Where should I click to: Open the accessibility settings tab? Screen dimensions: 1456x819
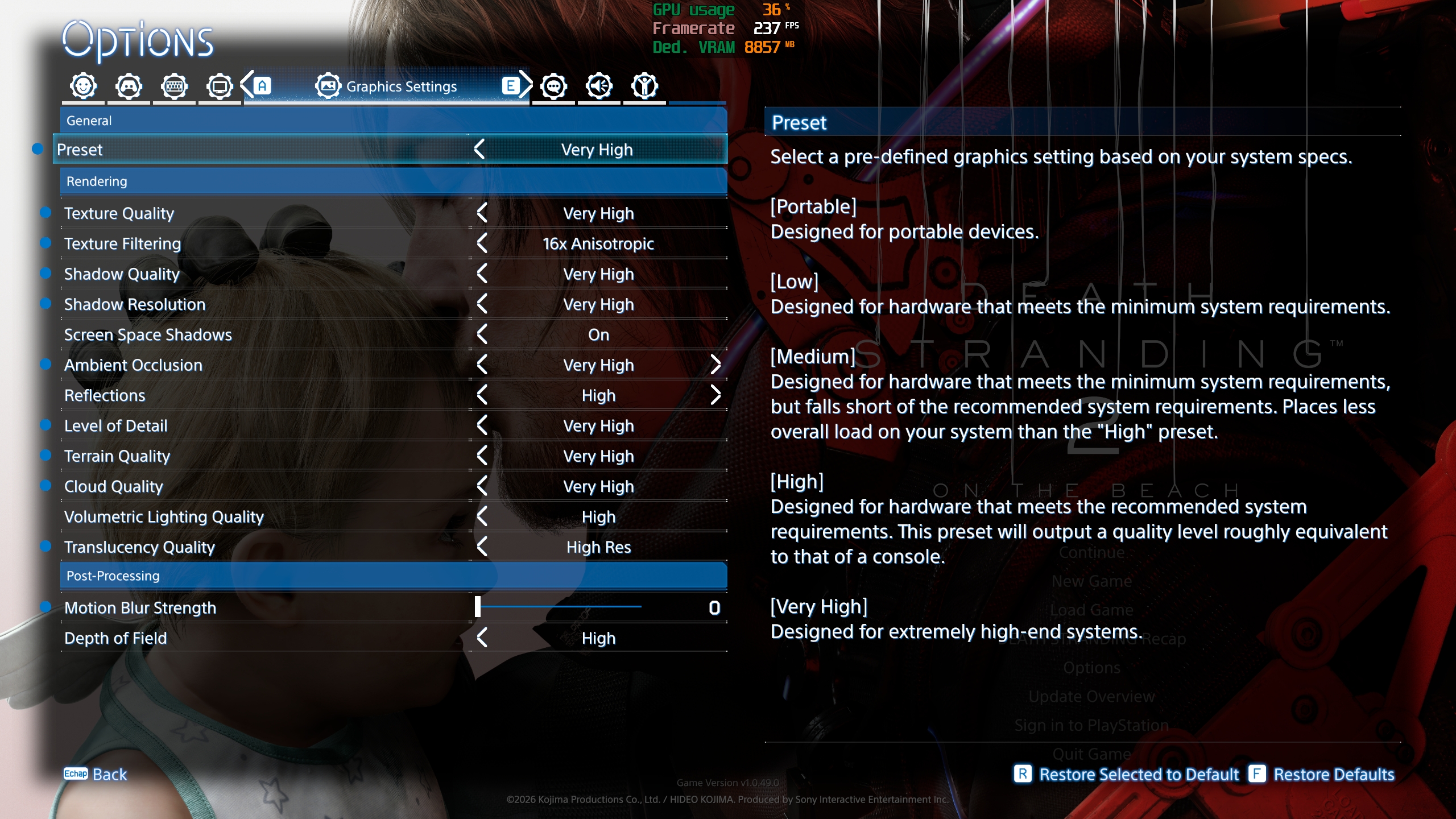pos(644,85)
